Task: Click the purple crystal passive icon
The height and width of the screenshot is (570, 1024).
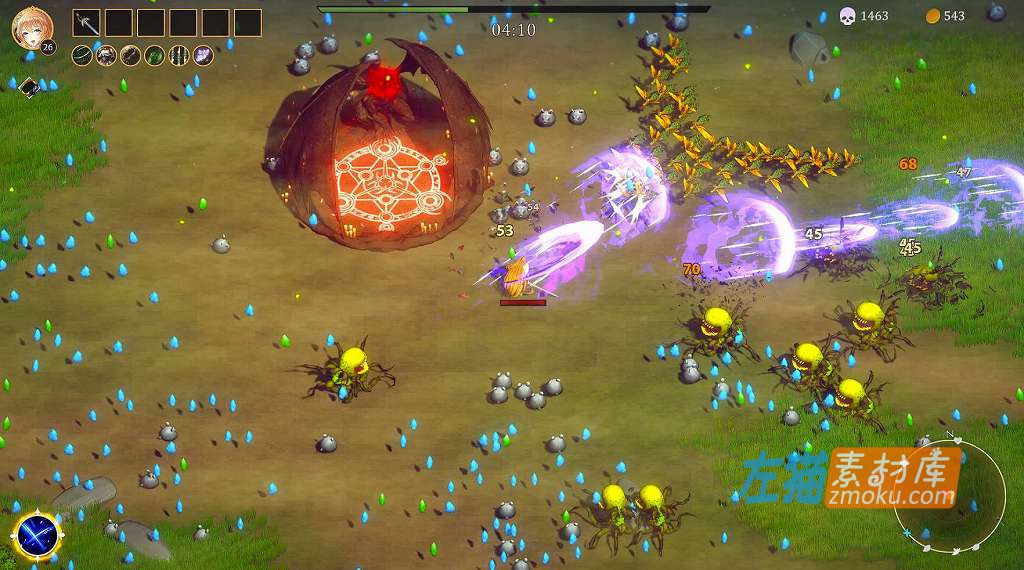Action: click(x=203, y=56)
